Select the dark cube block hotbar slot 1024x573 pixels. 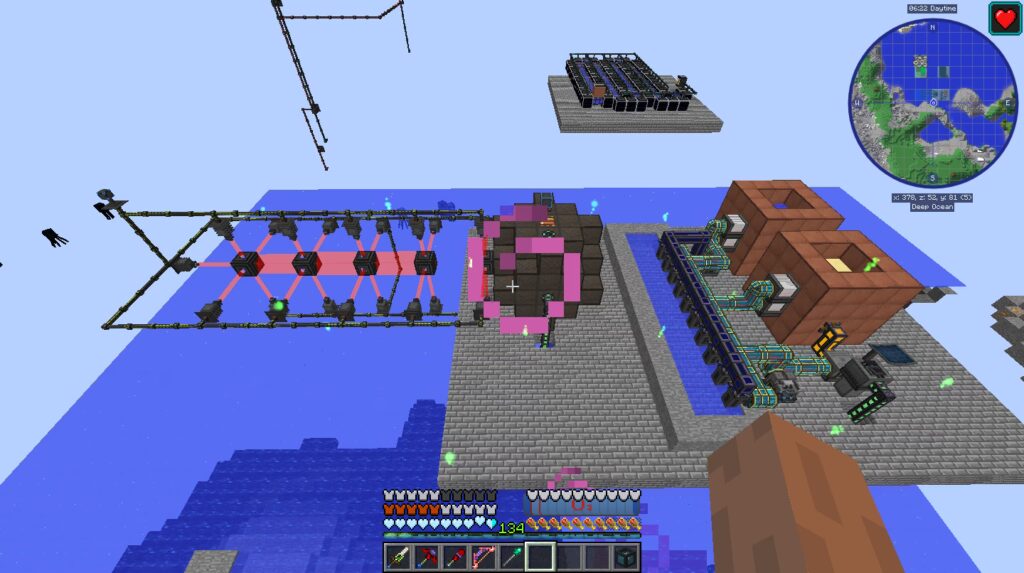click(x=626, y=556)
